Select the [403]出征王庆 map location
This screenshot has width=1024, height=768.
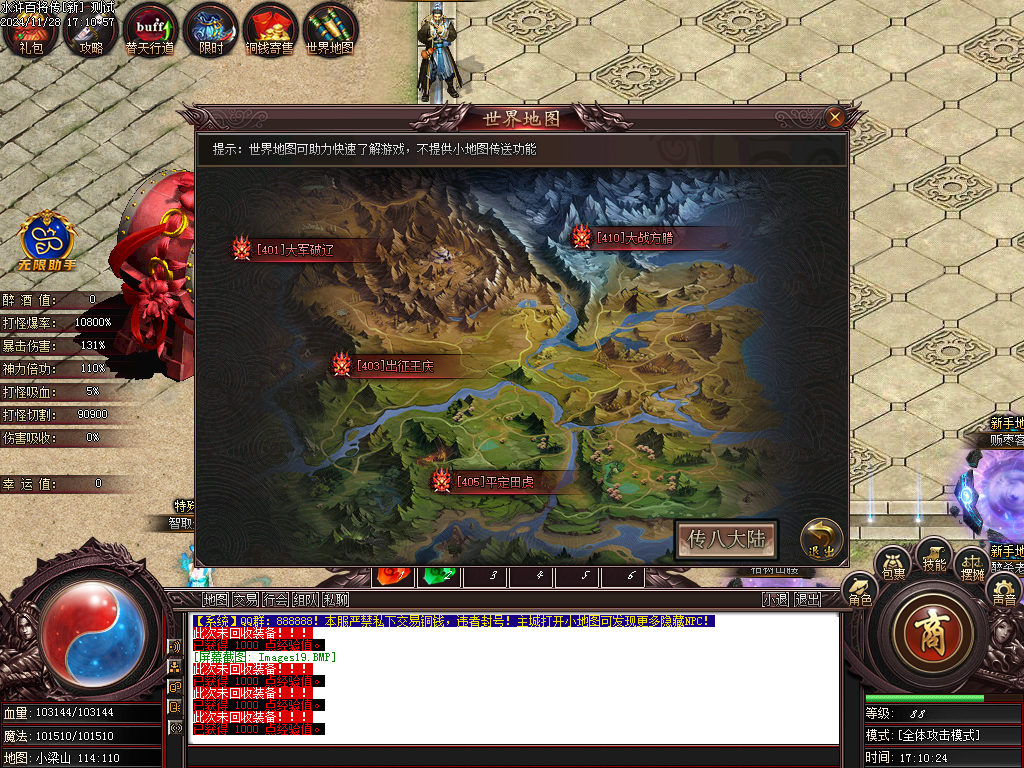(394, 365)
